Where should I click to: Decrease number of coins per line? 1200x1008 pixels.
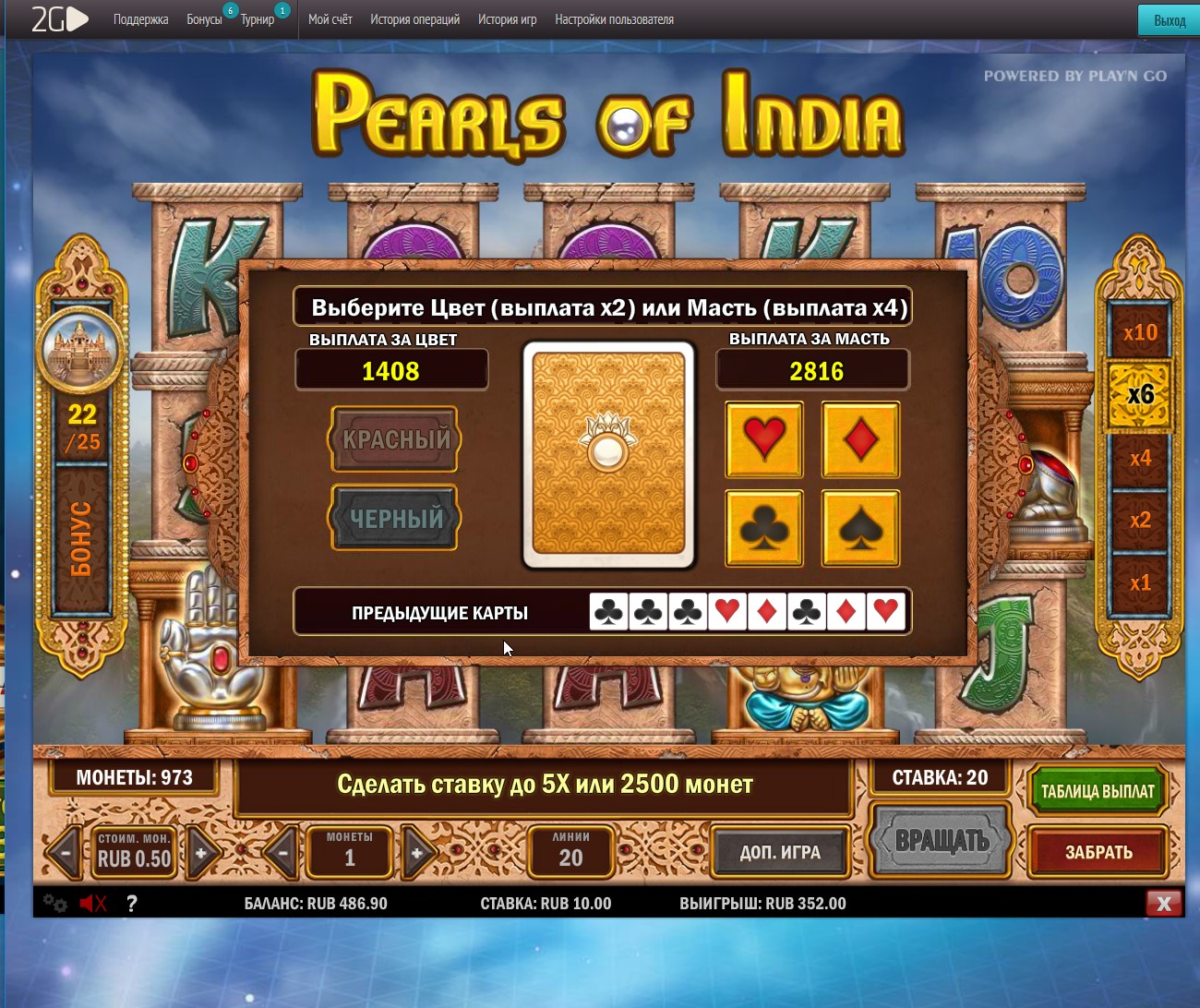pyautogui.click(x=283, y=853)
